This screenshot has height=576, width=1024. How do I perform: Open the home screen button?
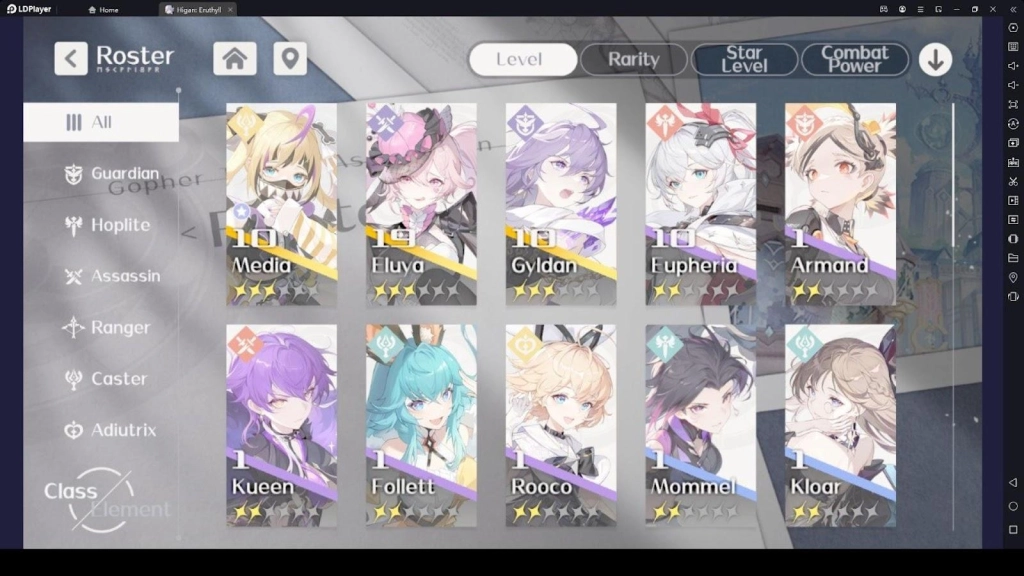[235, 59]
